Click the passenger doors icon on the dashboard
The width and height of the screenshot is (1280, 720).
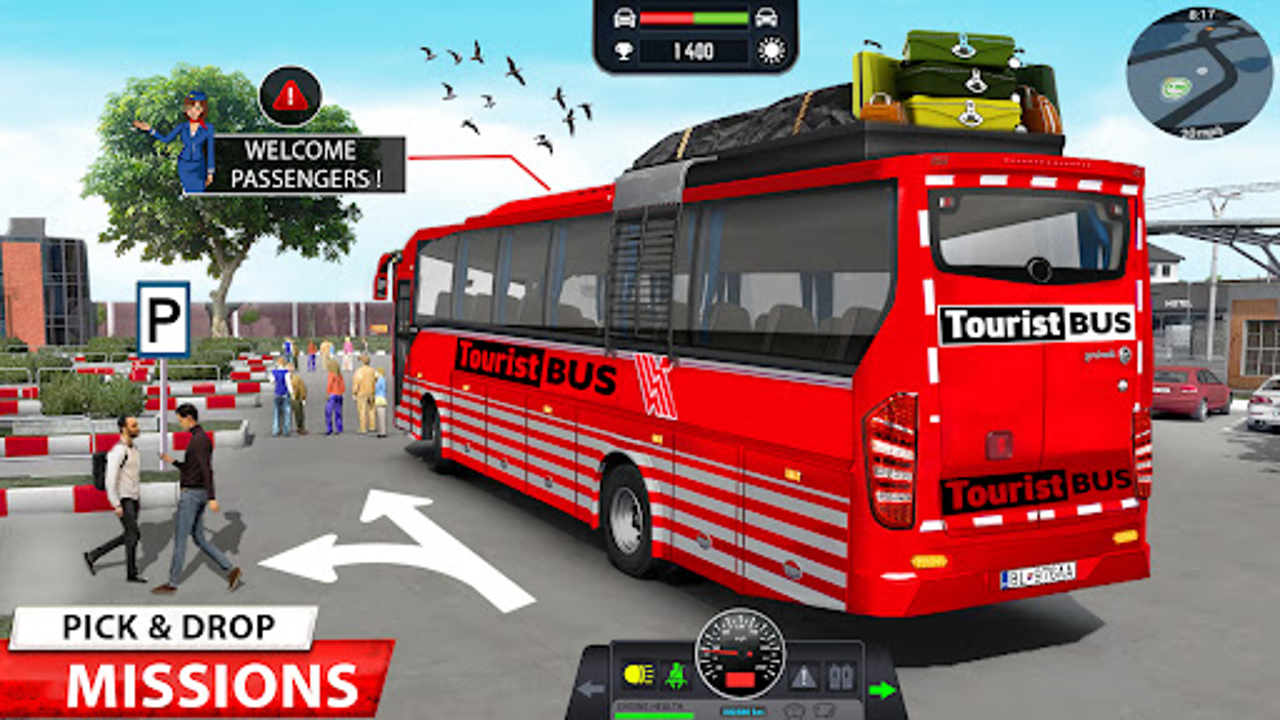pyautogui.click(x=840, y=674)
